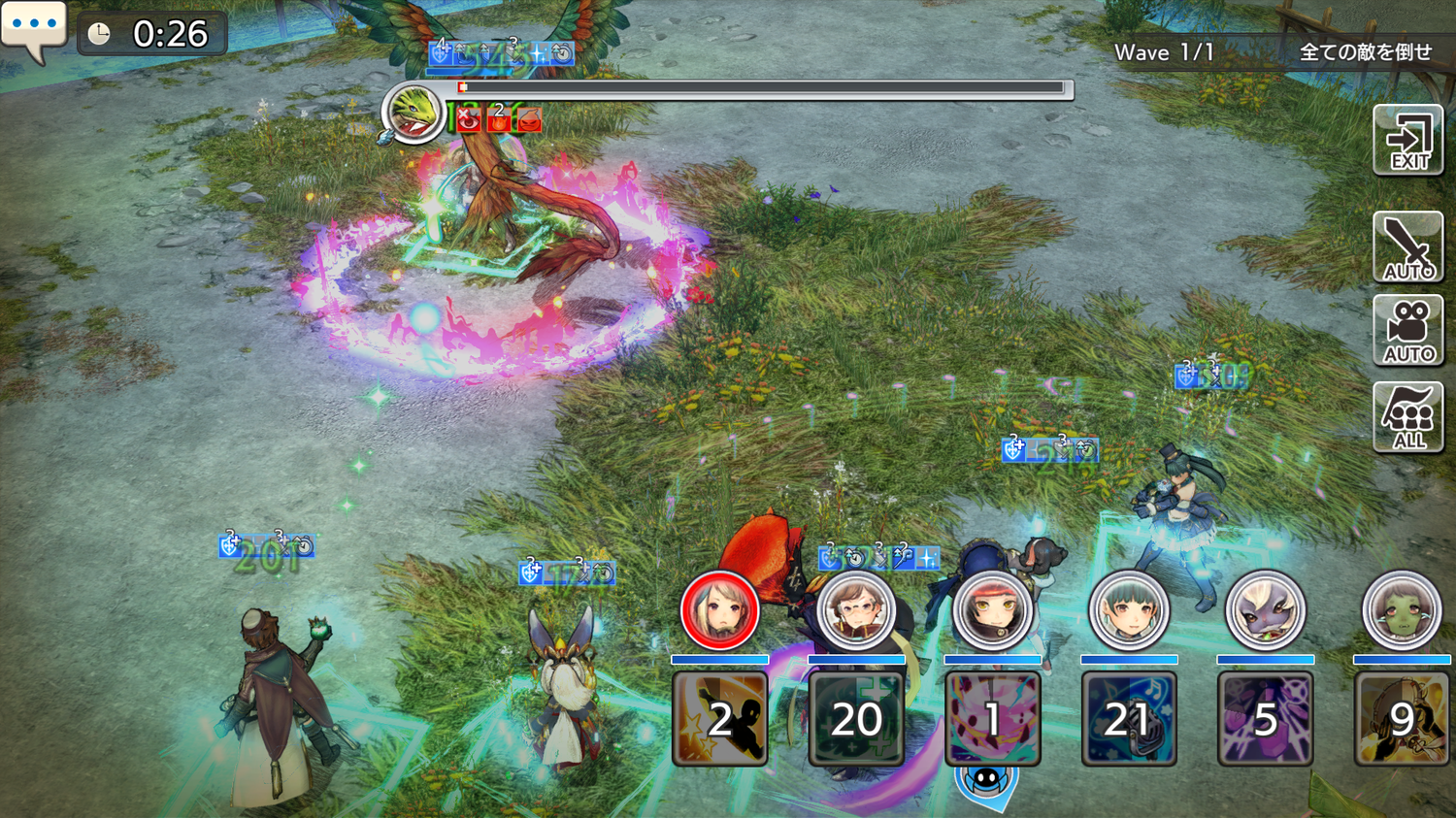Select the glasses-wearing brown-haired character portrait
The width and height of the screenshot is (1456, 818).
(x=855, y=610)
